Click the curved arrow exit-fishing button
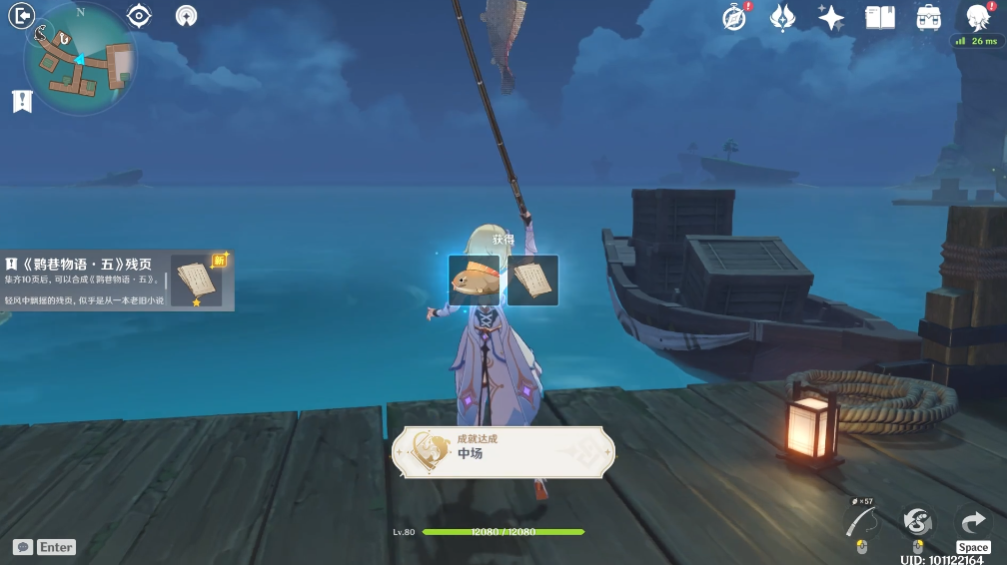The width and height of the screenshot is (1007, 565). [973, 521]
